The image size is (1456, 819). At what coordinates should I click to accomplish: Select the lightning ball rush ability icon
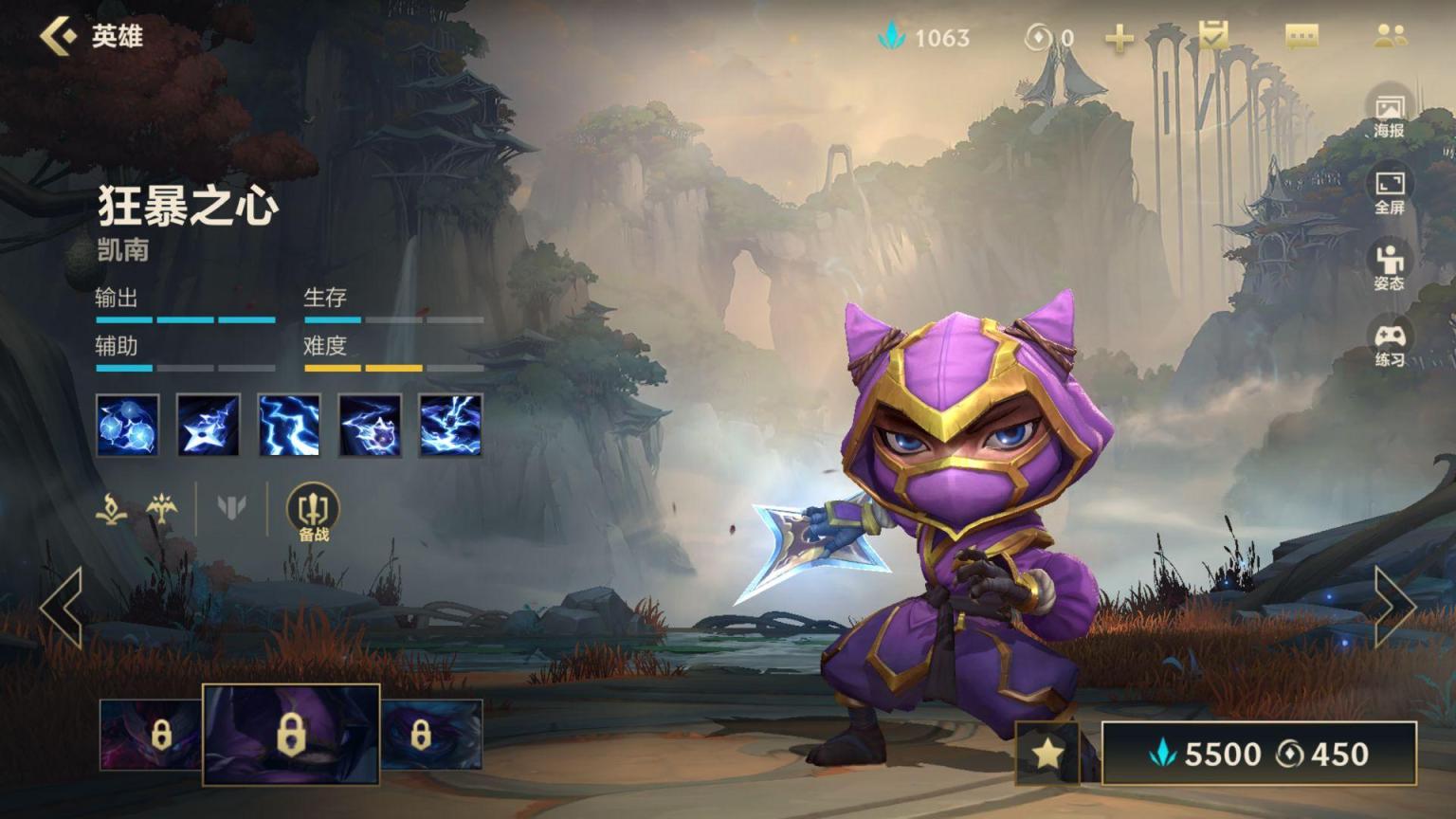coord(370,426)
